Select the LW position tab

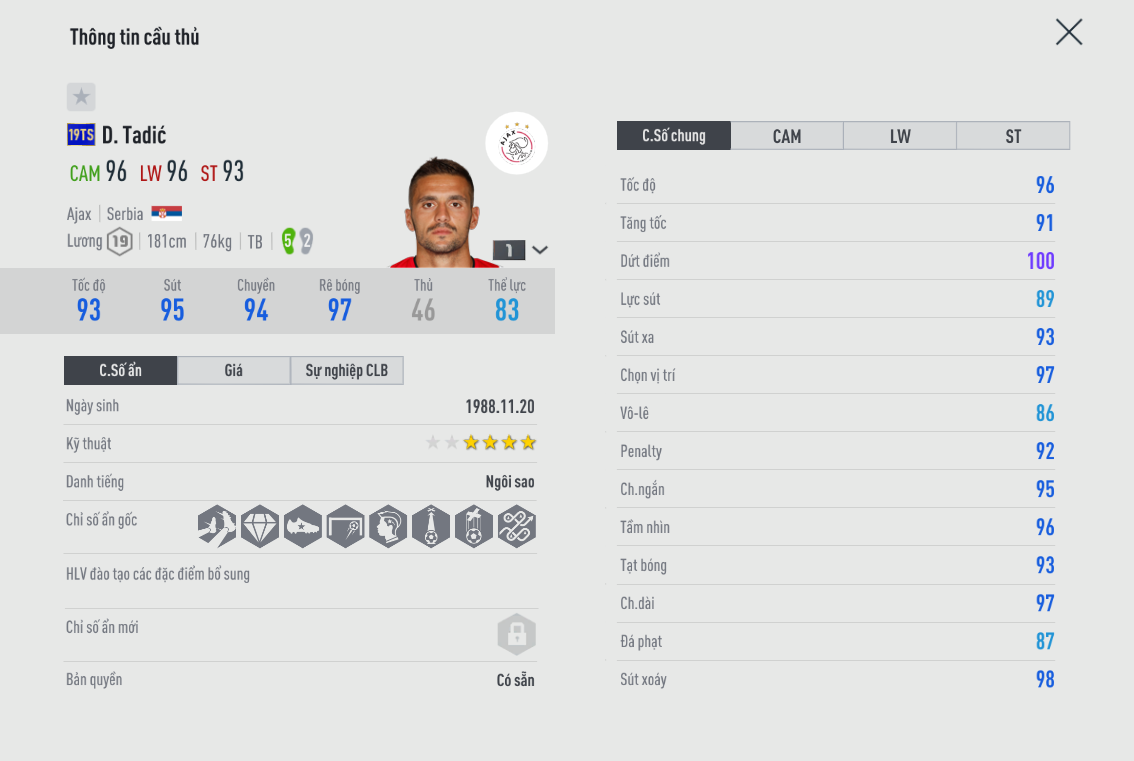(900, 136)
